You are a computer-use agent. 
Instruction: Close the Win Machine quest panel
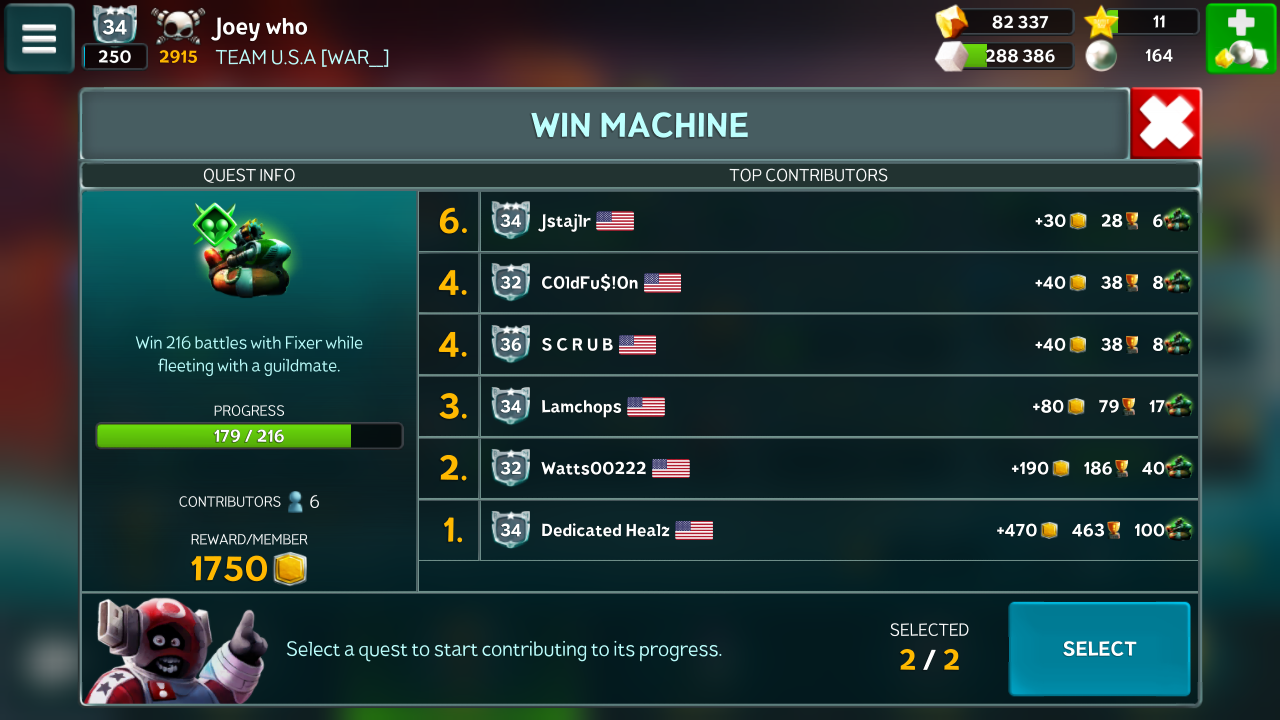pyautogui.click(x=1165, y=124)
